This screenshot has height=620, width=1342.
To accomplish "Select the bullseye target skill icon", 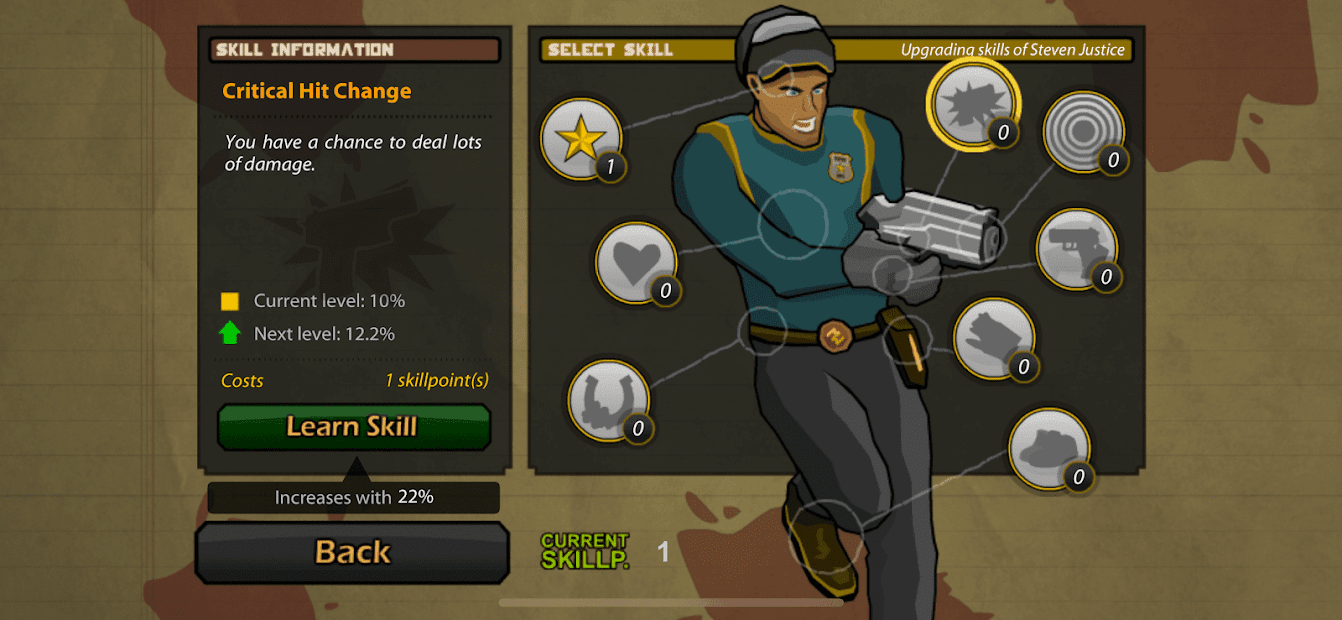I will [1083, 132].
